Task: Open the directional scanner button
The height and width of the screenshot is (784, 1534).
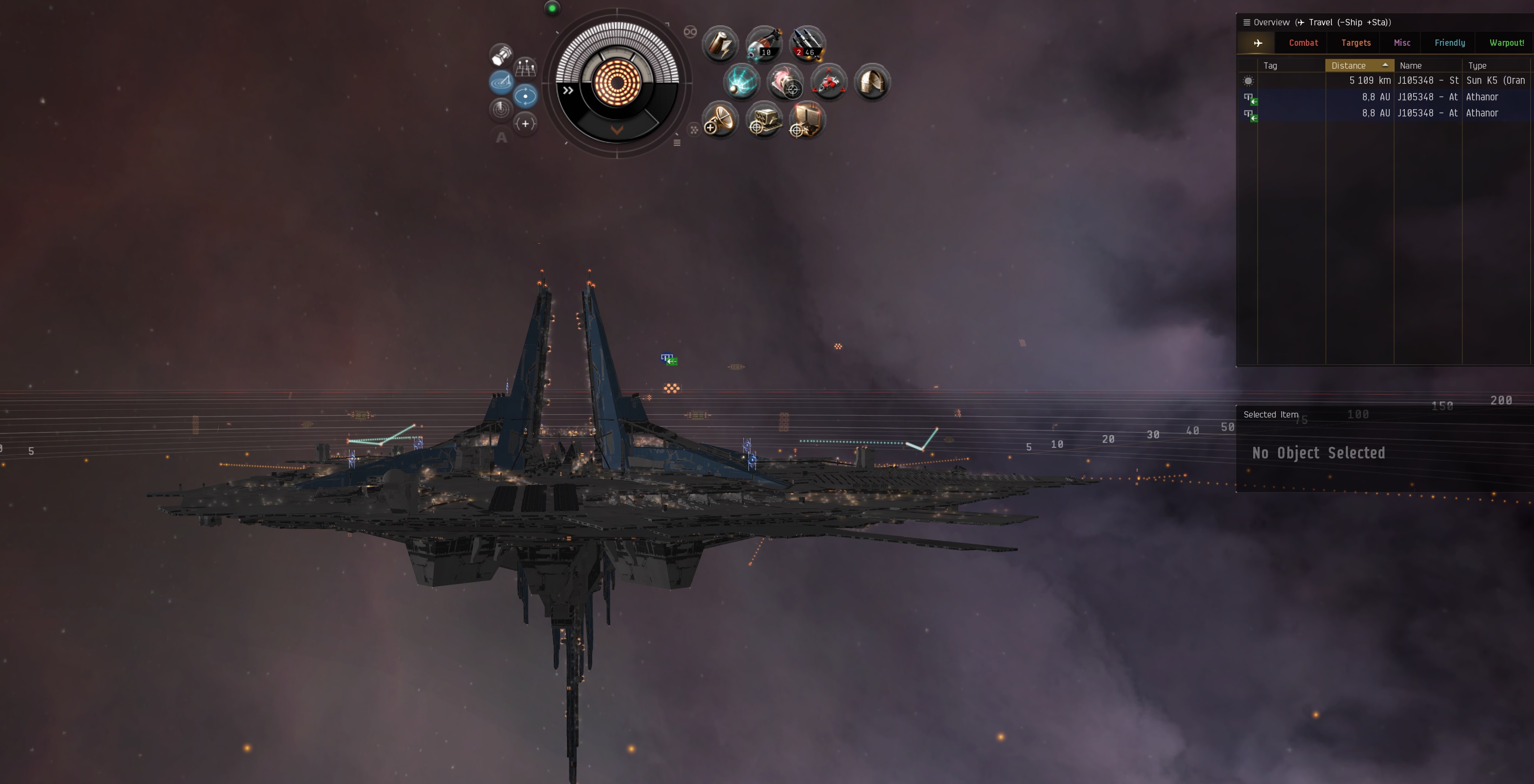Action: [x=501, y=82]
